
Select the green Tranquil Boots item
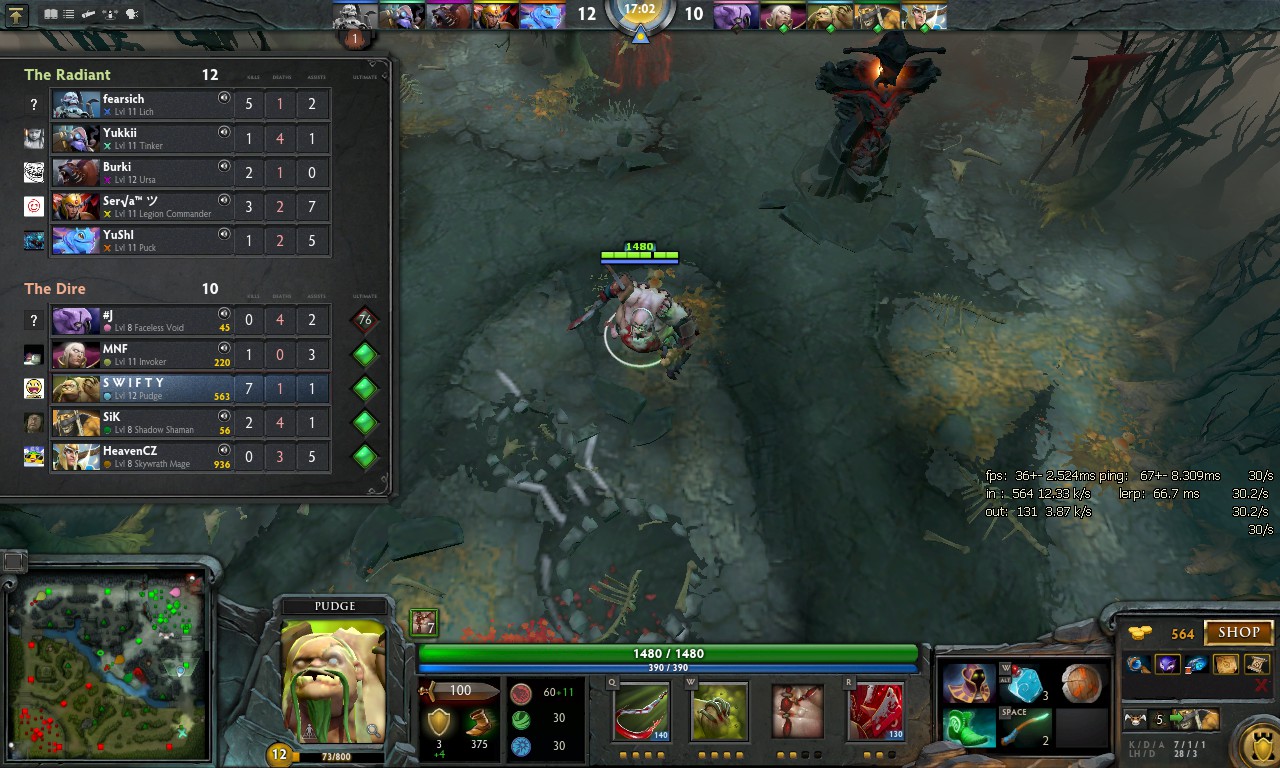(x=968, y=728)
